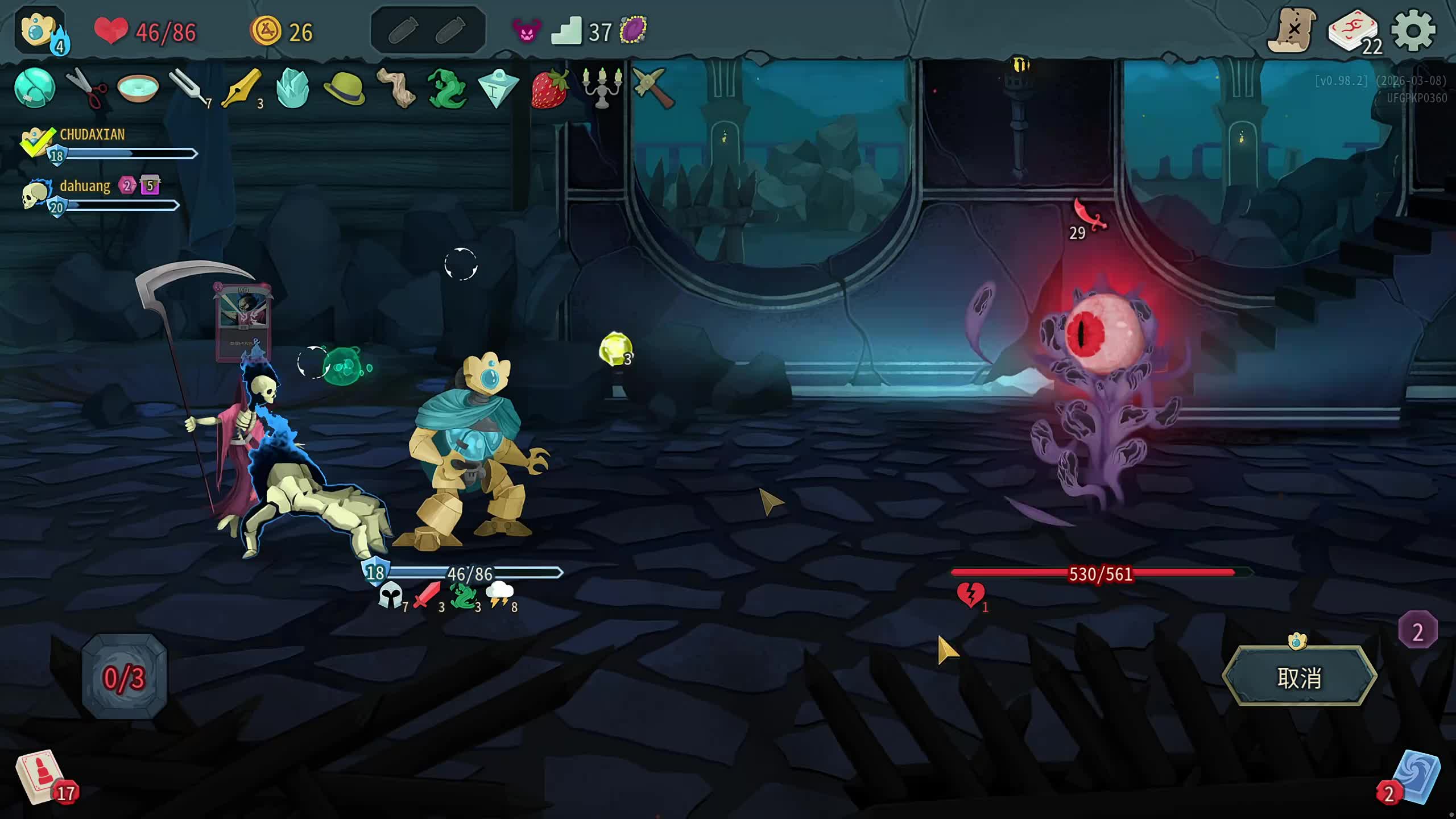
Task: Select player dahuang in the party list
Action: [x=85, y=186]
